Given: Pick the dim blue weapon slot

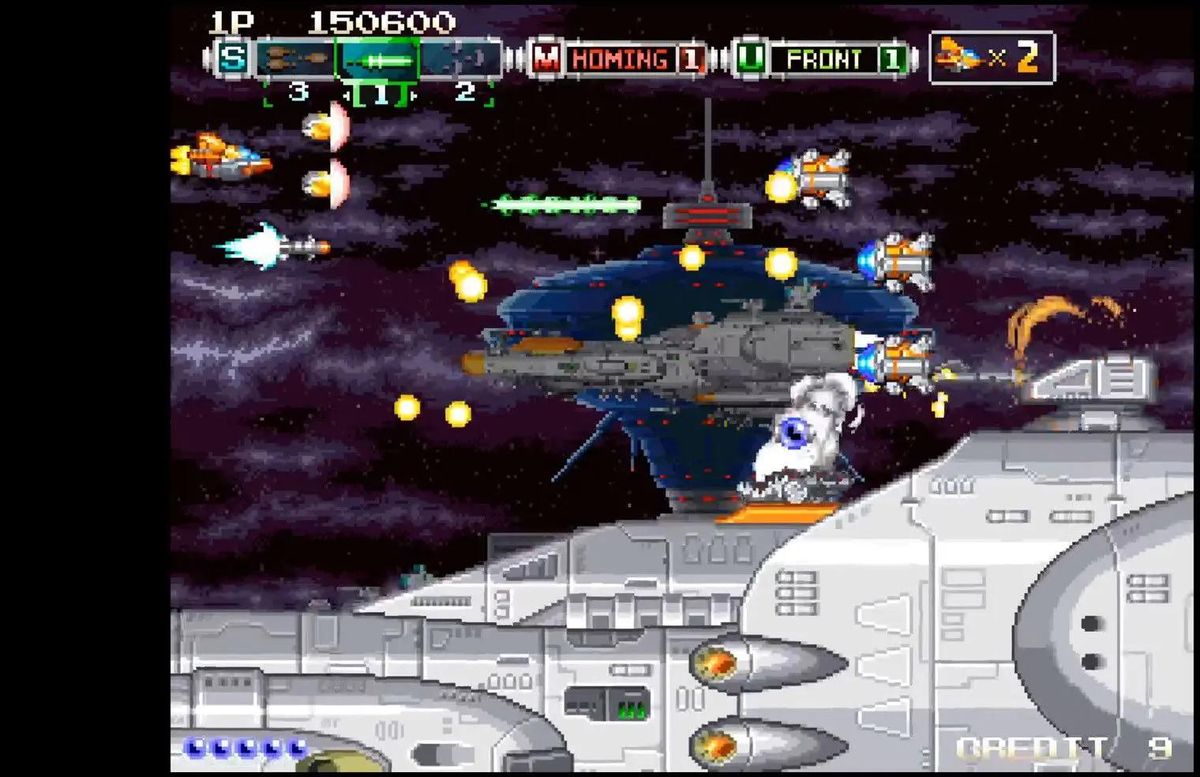Looking at the screenshot, I should (x=461, y=59).
